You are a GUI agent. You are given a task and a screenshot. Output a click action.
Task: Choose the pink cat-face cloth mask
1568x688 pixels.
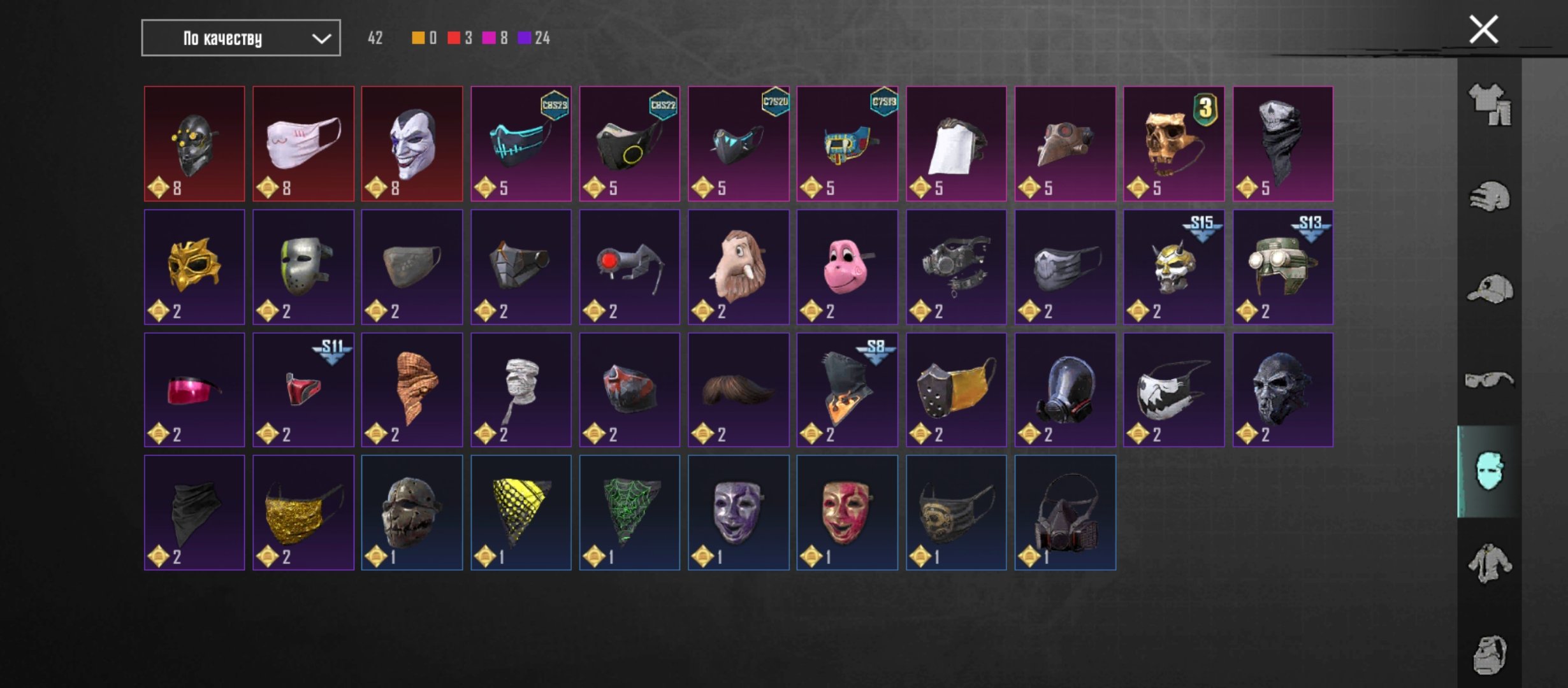[x=303, y=144]
